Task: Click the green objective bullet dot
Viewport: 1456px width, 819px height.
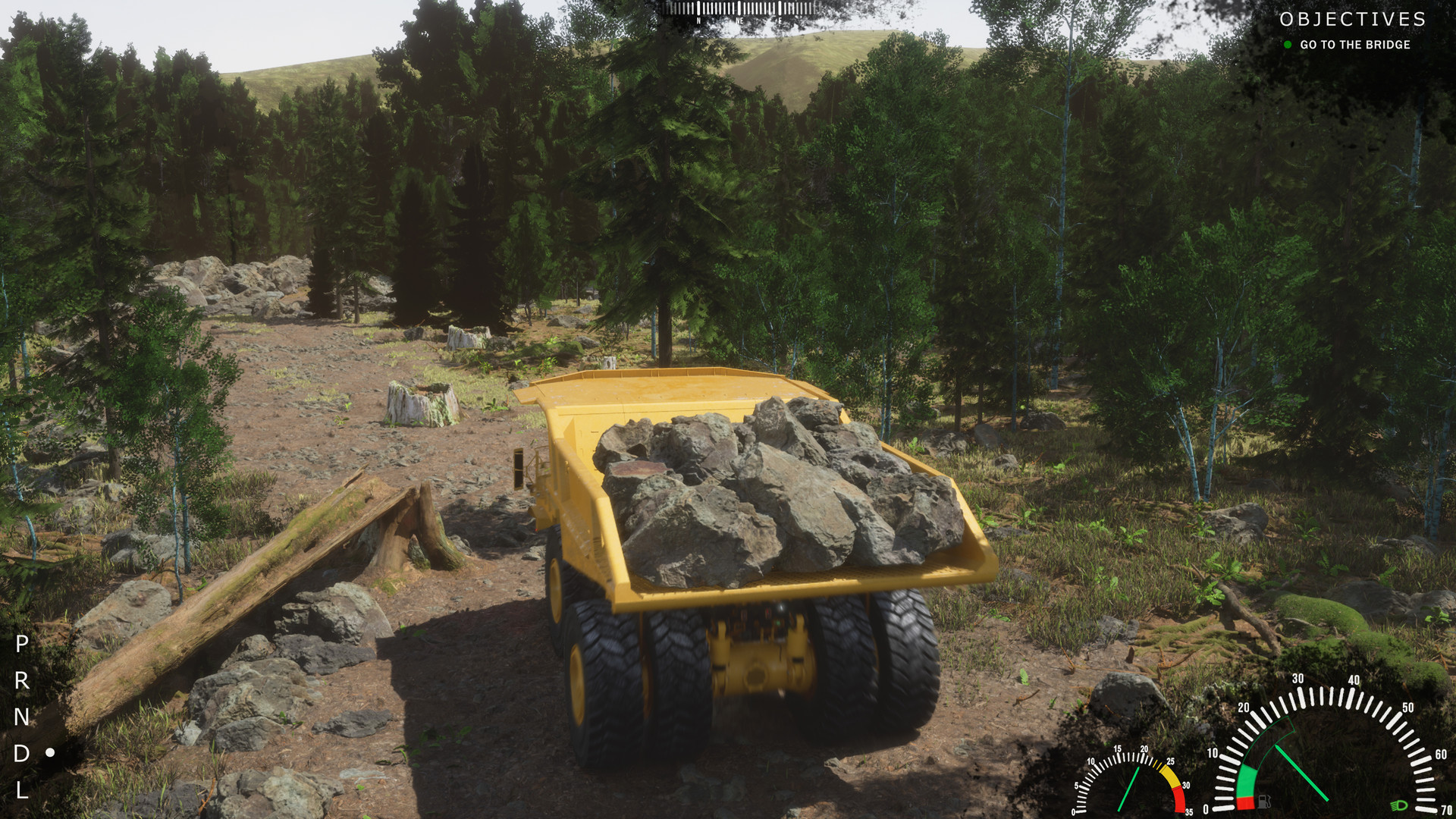Action: [1287, 45]
